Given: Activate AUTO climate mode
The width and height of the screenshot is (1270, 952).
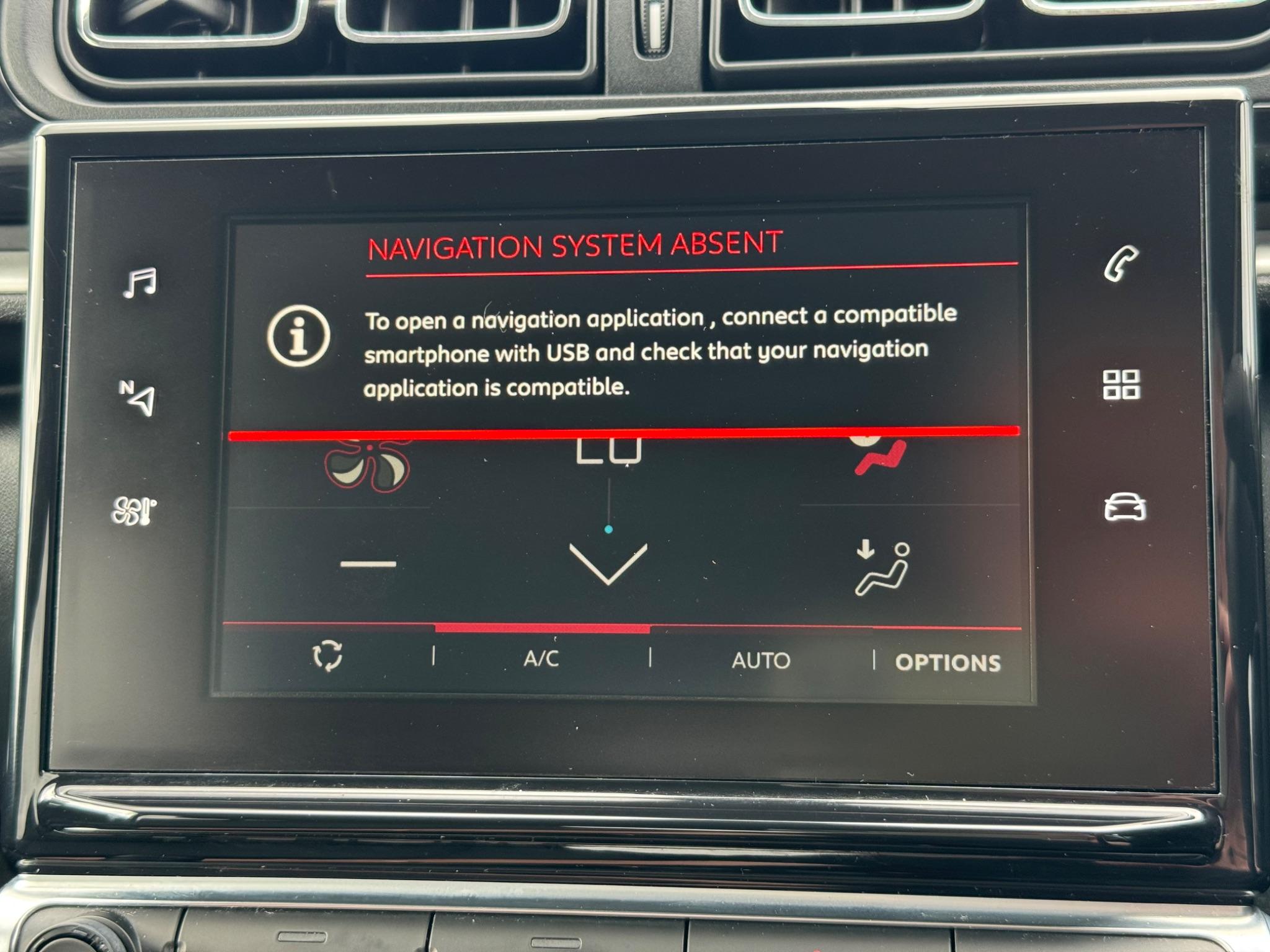Looking at the screenshot, I should pos(761,660).
